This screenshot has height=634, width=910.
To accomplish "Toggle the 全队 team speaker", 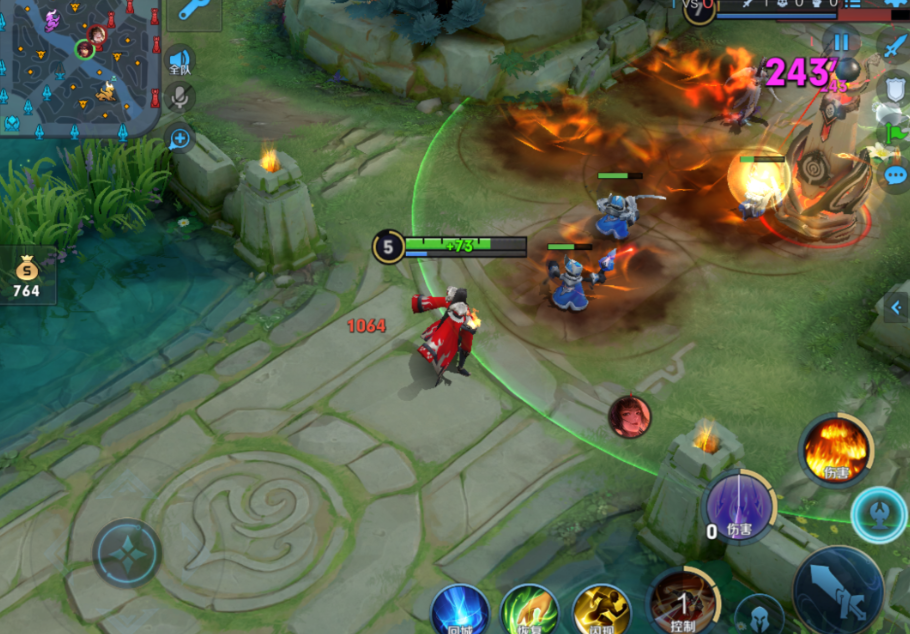I will [180, 62].
